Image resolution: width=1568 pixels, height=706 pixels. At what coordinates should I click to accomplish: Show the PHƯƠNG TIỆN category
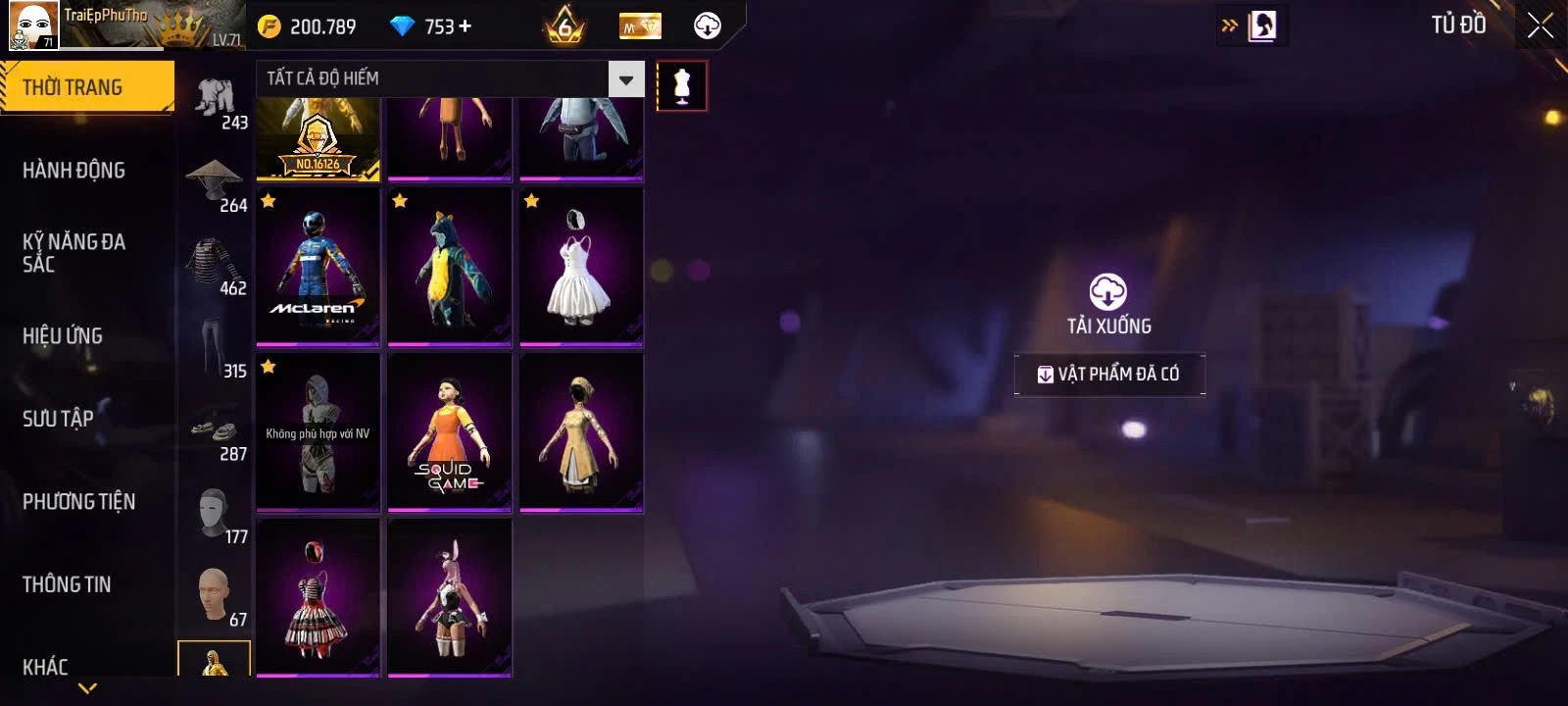tap(78, 502)
